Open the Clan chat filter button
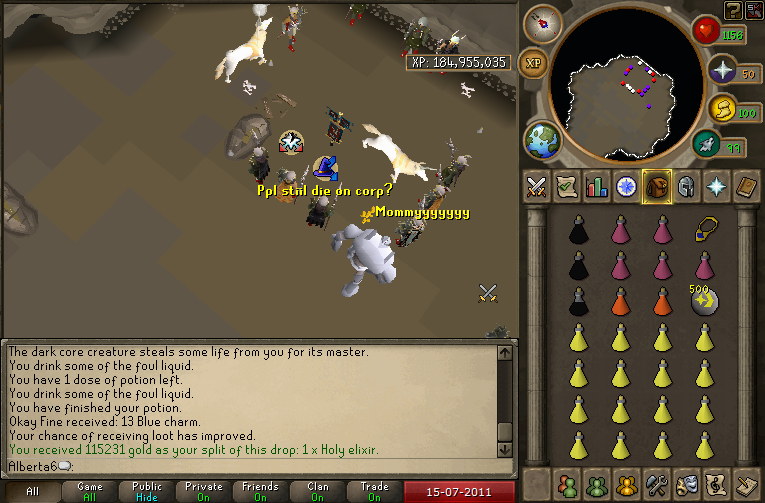 pyautogui.click(x=317, y=491)
